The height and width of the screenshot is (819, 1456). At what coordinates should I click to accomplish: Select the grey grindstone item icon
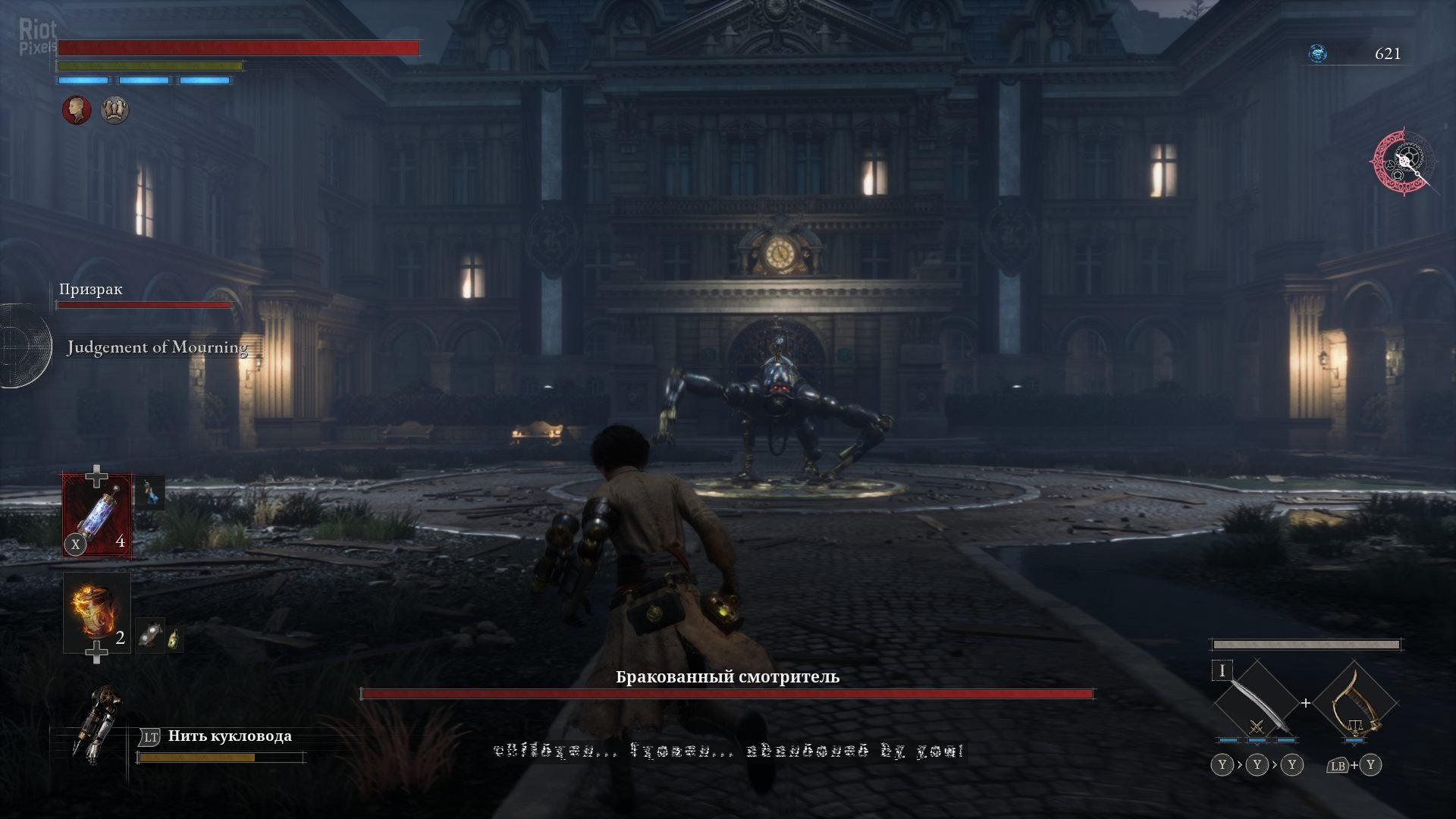(150, 635)
